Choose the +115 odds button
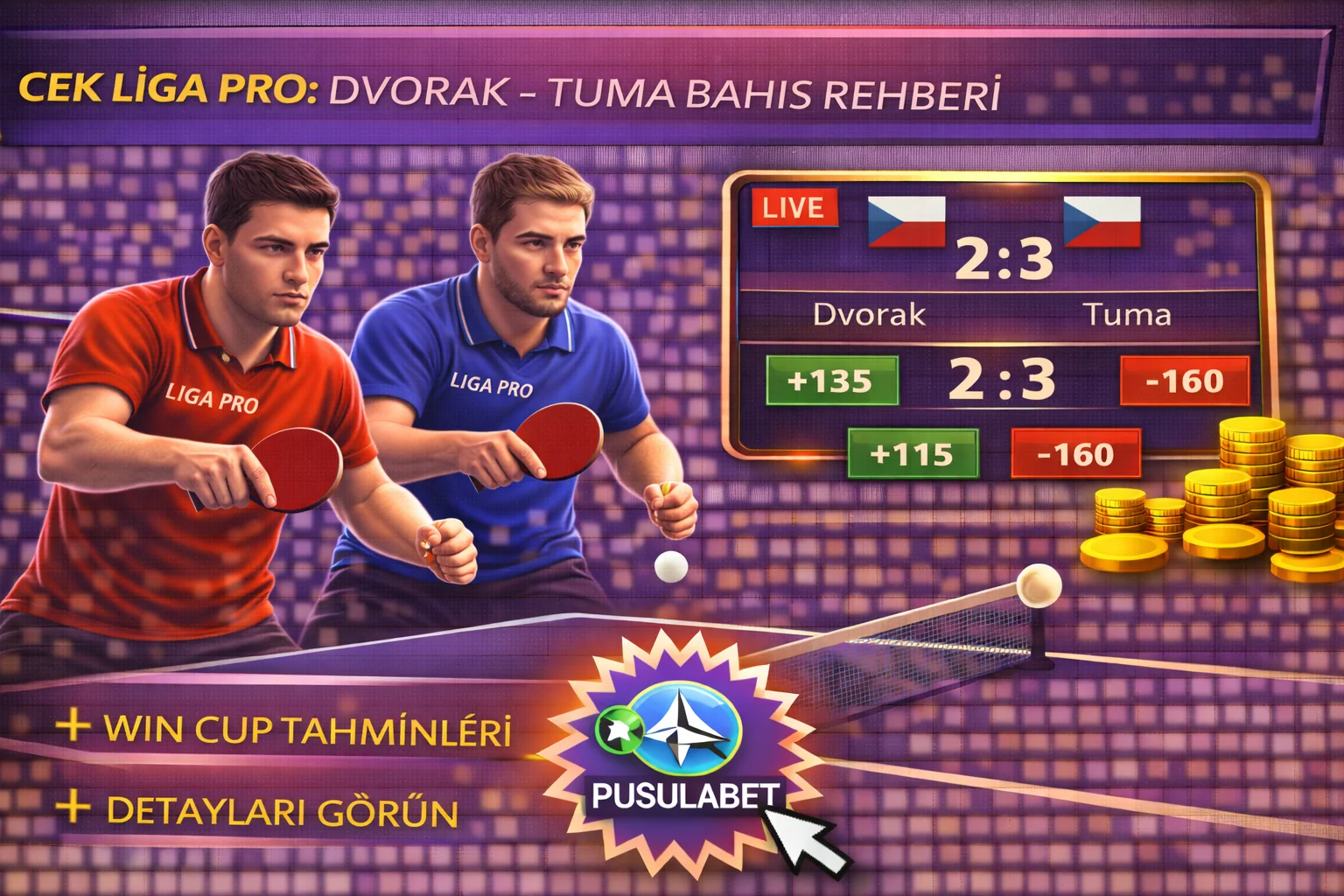The height and width of the screenshot is (896, 1344). click(x=912, y=453)
